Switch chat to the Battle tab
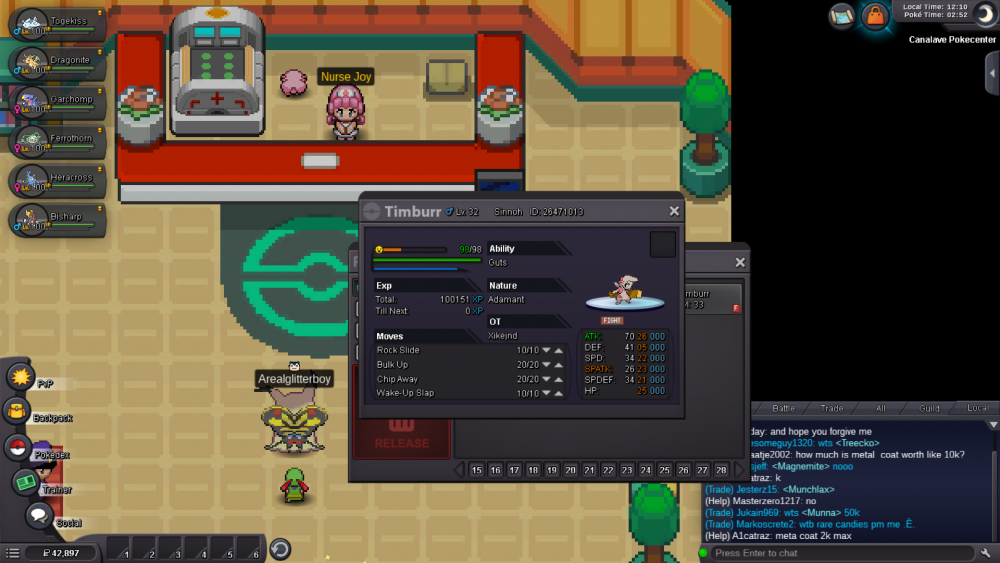The height and width of the screenshot is (563, 1000). coord(784,408)
